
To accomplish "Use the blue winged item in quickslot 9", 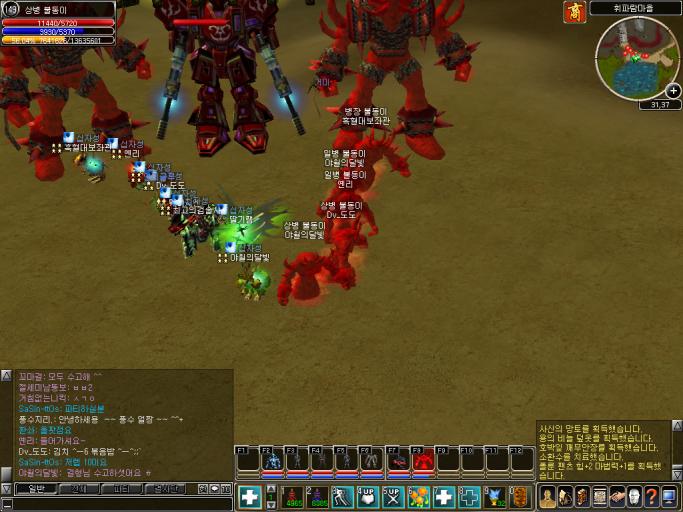I will click(x=495, y=497).
